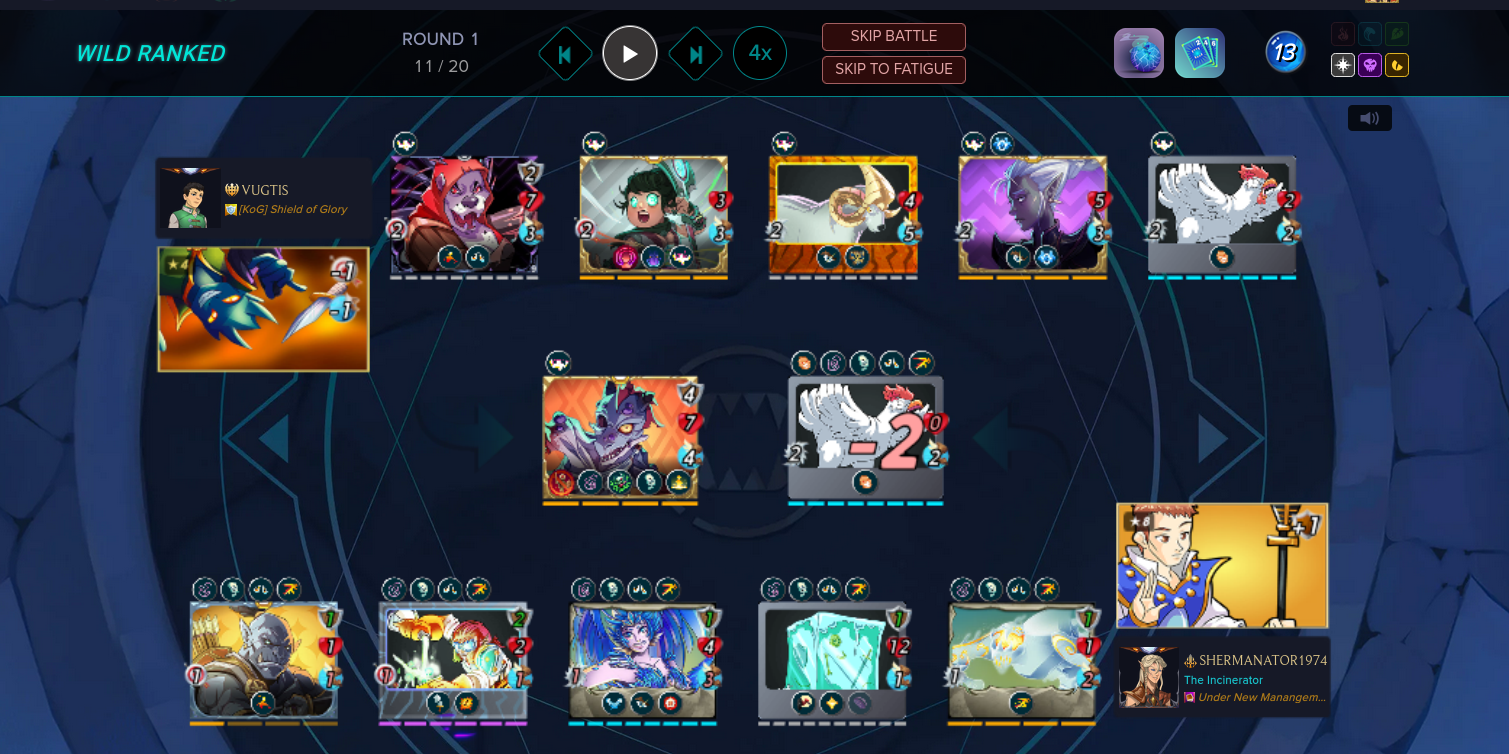The width and height of the screenshot is (1509, 754).
Task: View Shermanator1974's summoner card
Action: click(1222, 566)
